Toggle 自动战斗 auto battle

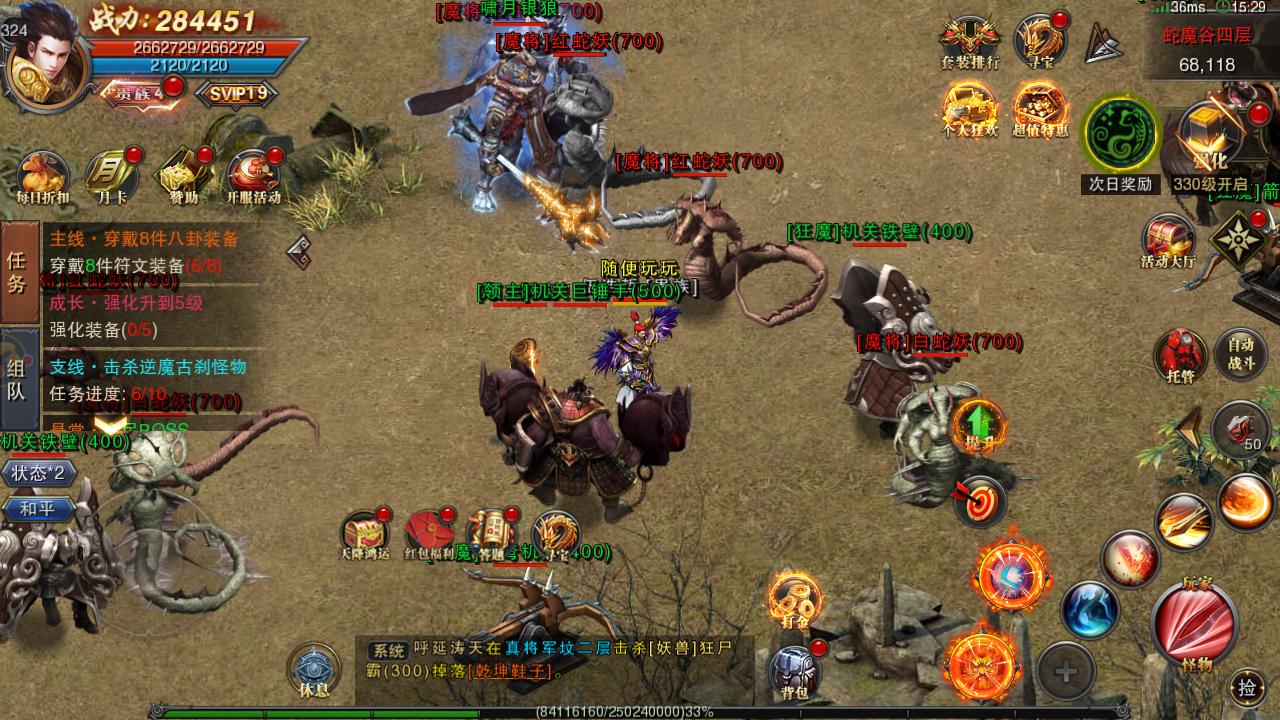click(x=1241, y=354)
